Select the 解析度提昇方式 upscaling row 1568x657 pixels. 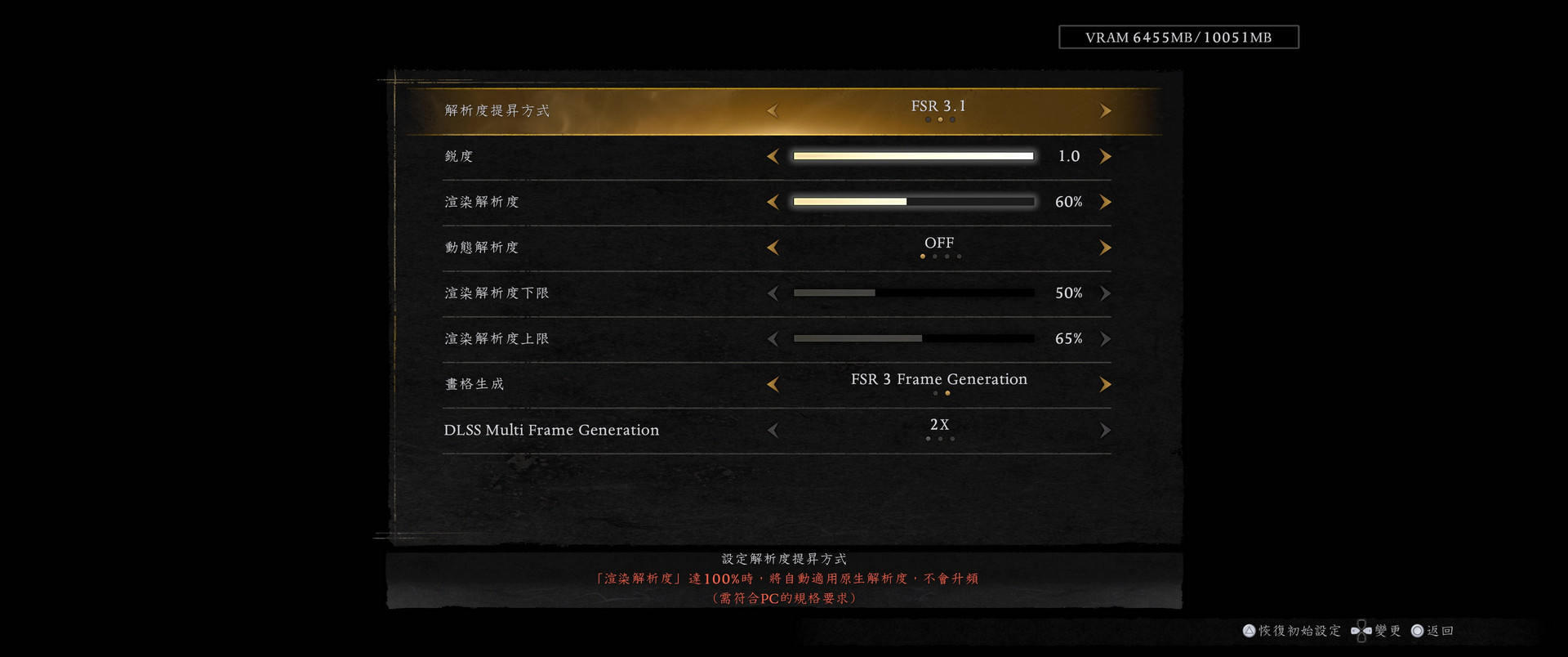[x=497, y=110]
